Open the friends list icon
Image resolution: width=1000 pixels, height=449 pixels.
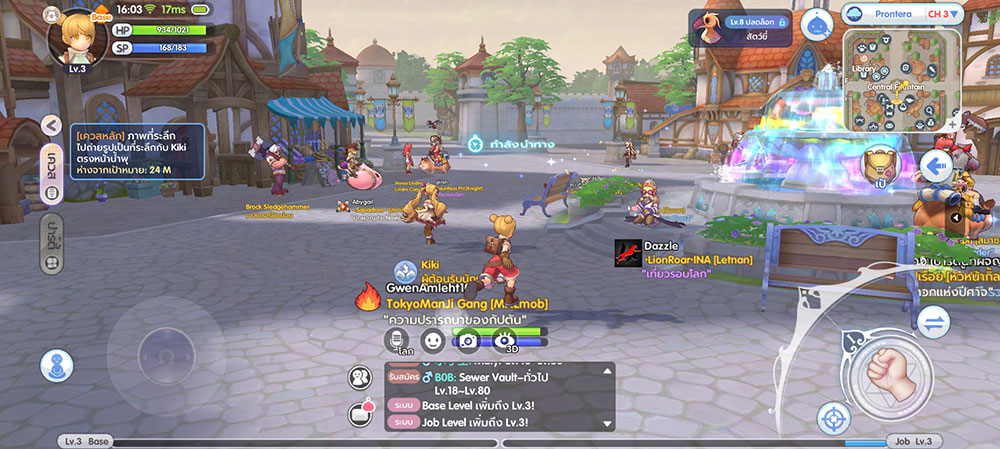pos(360,378)
